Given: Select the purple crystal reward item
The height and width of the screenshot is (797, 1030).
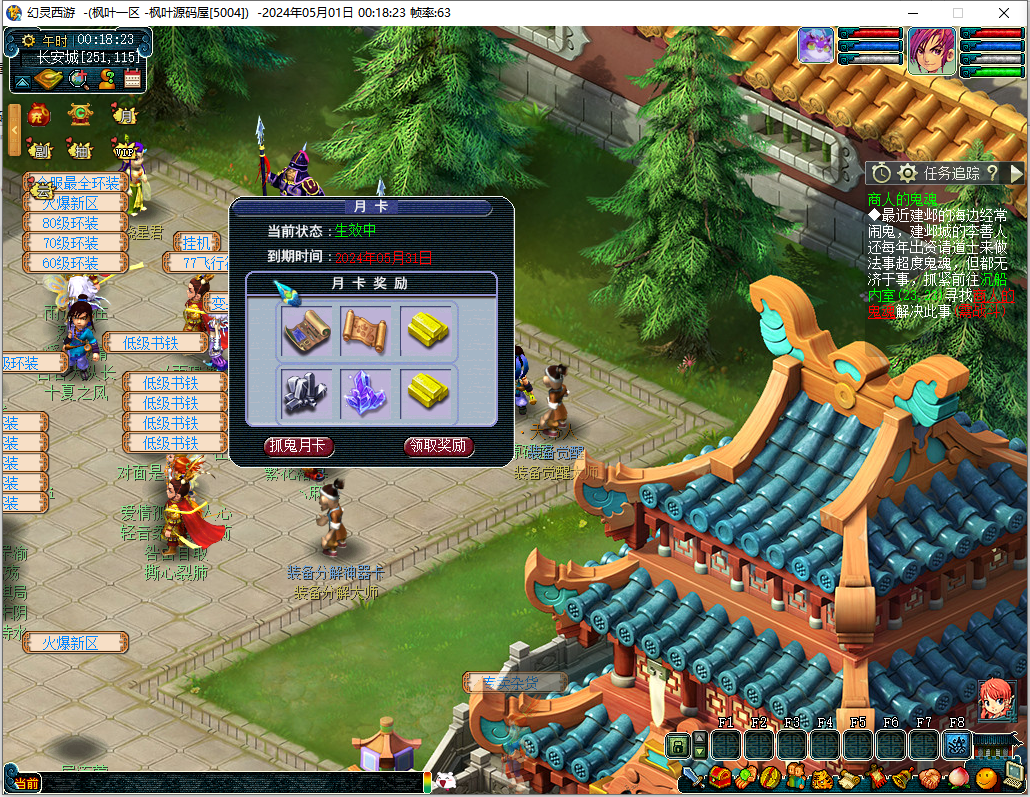Looking at the screenshot, I should tap(365, 392).
